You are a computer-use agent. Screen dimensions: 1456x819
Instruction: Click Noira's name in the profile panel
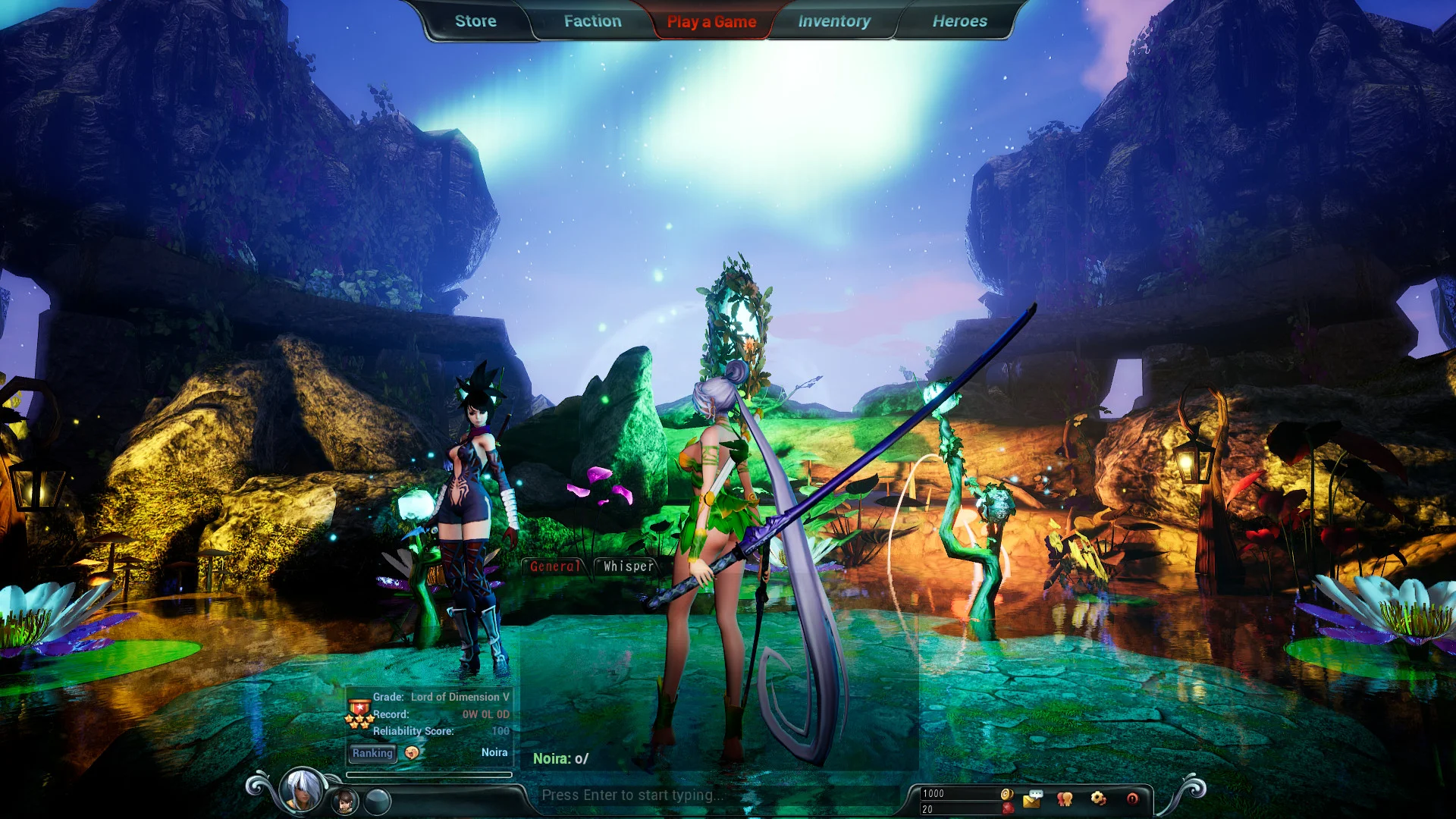click(496, 752)
